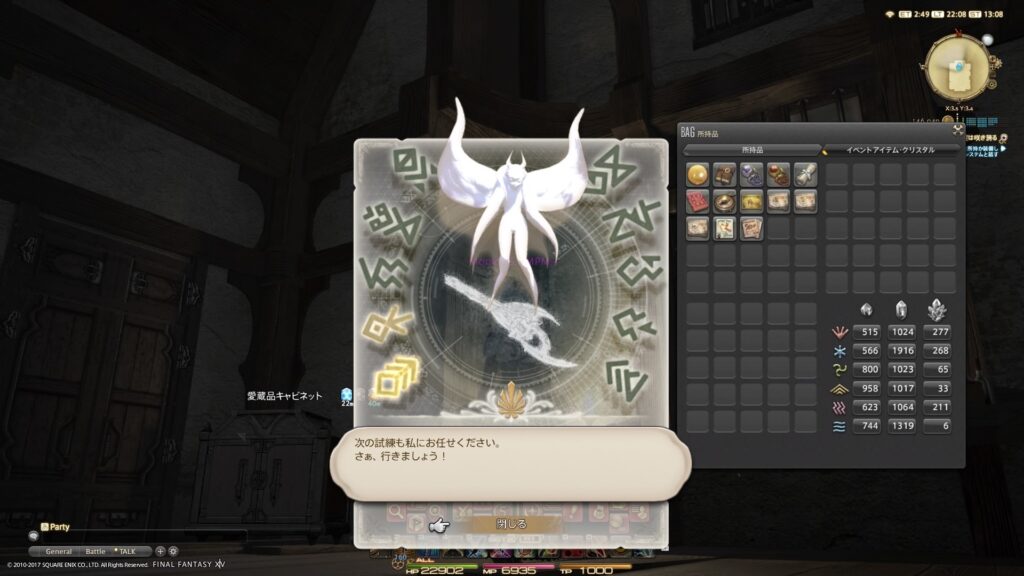Advance the dialogue speech bubble
The height and width of the screenshot is (576, 1024).
510,457
